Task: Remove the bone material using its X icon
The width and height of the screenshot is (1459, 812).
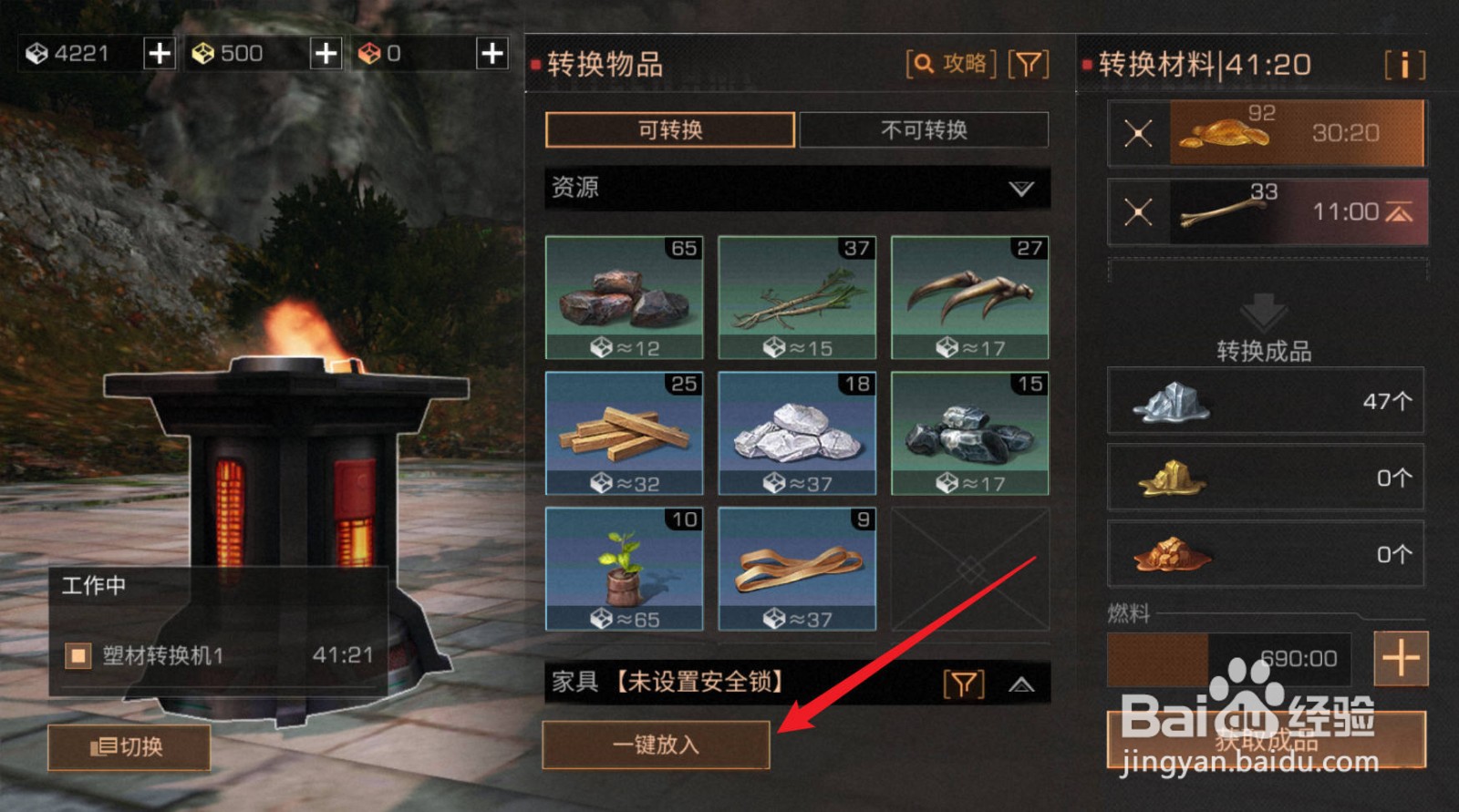Action: (1138, 211)
